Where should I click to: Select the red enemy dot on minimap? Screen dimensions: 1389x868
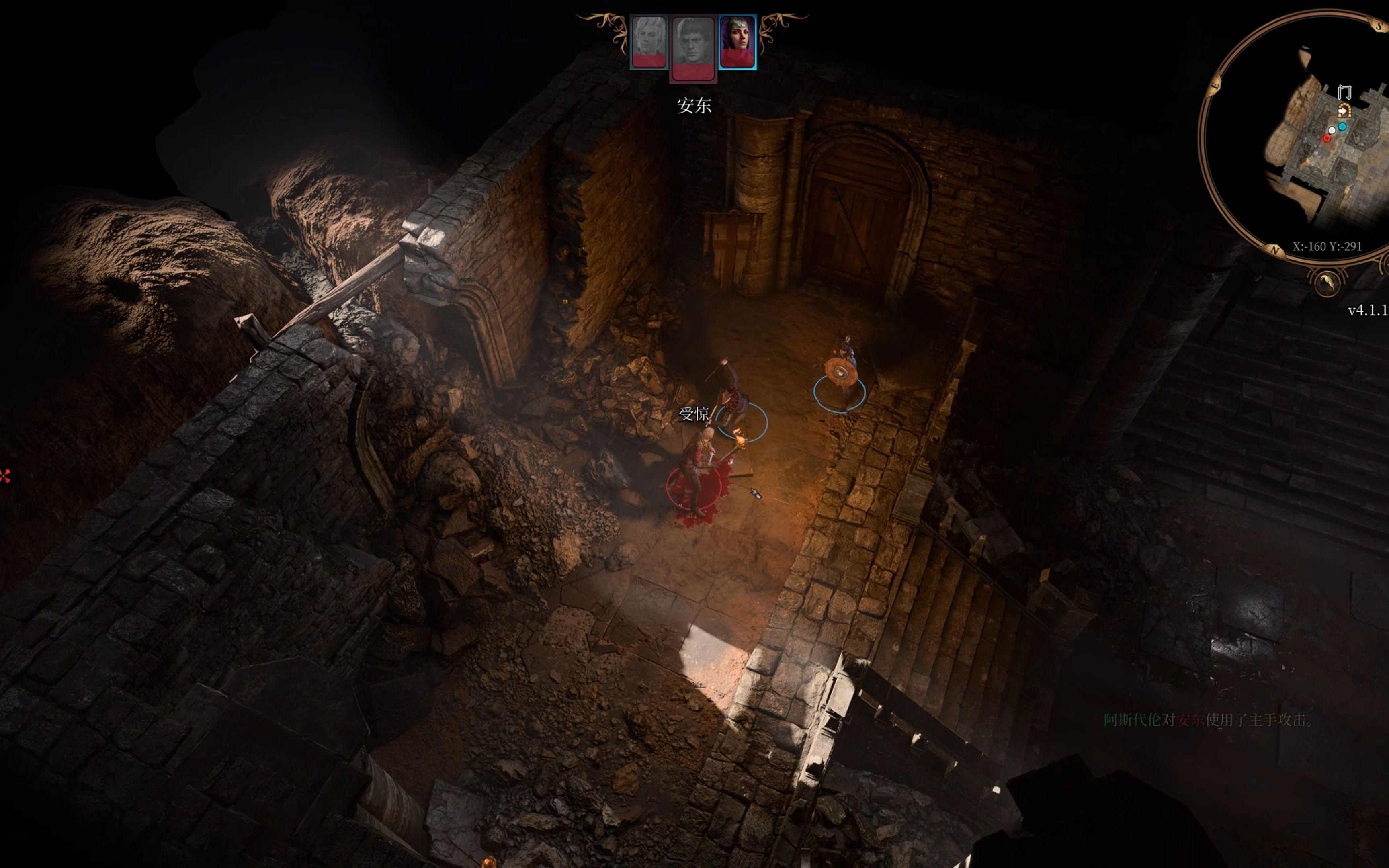[1326, 138]
